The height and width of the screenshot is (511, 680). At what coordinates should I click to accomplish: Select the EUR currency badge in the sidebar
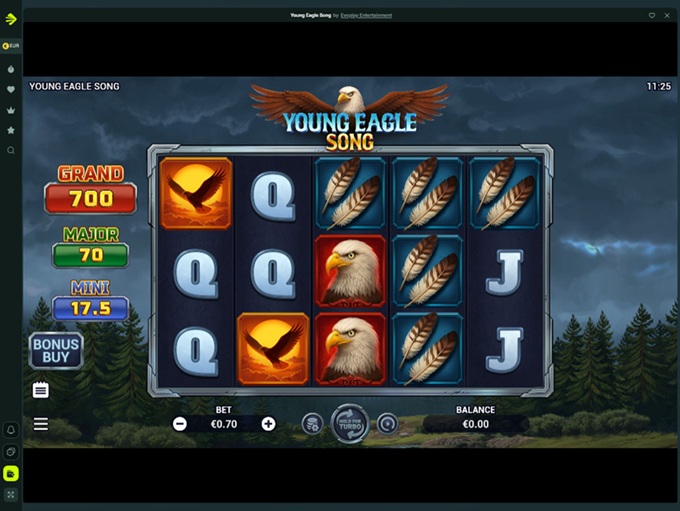(11, 46)
